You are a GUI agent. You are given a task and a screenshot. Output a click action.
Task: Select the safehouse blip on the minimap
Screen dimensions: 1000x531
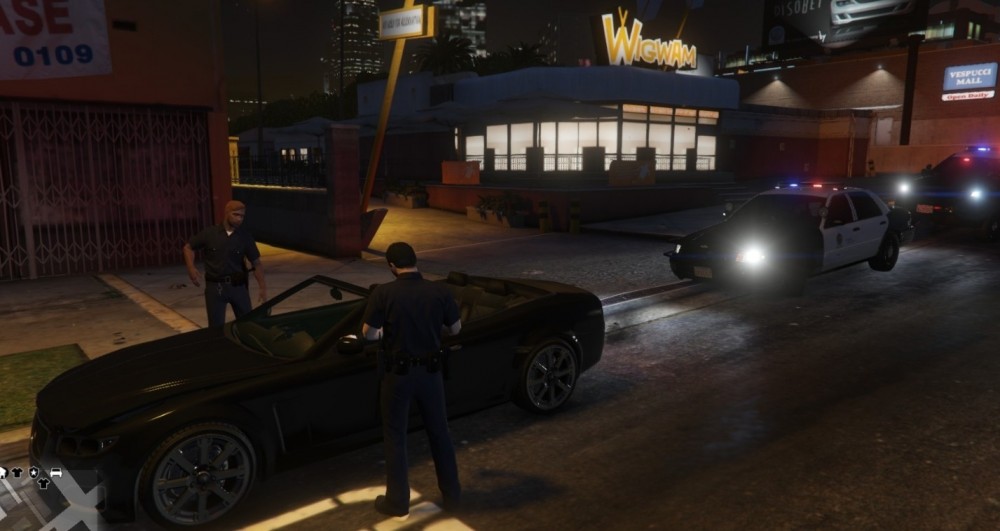[x=3, y=472]
